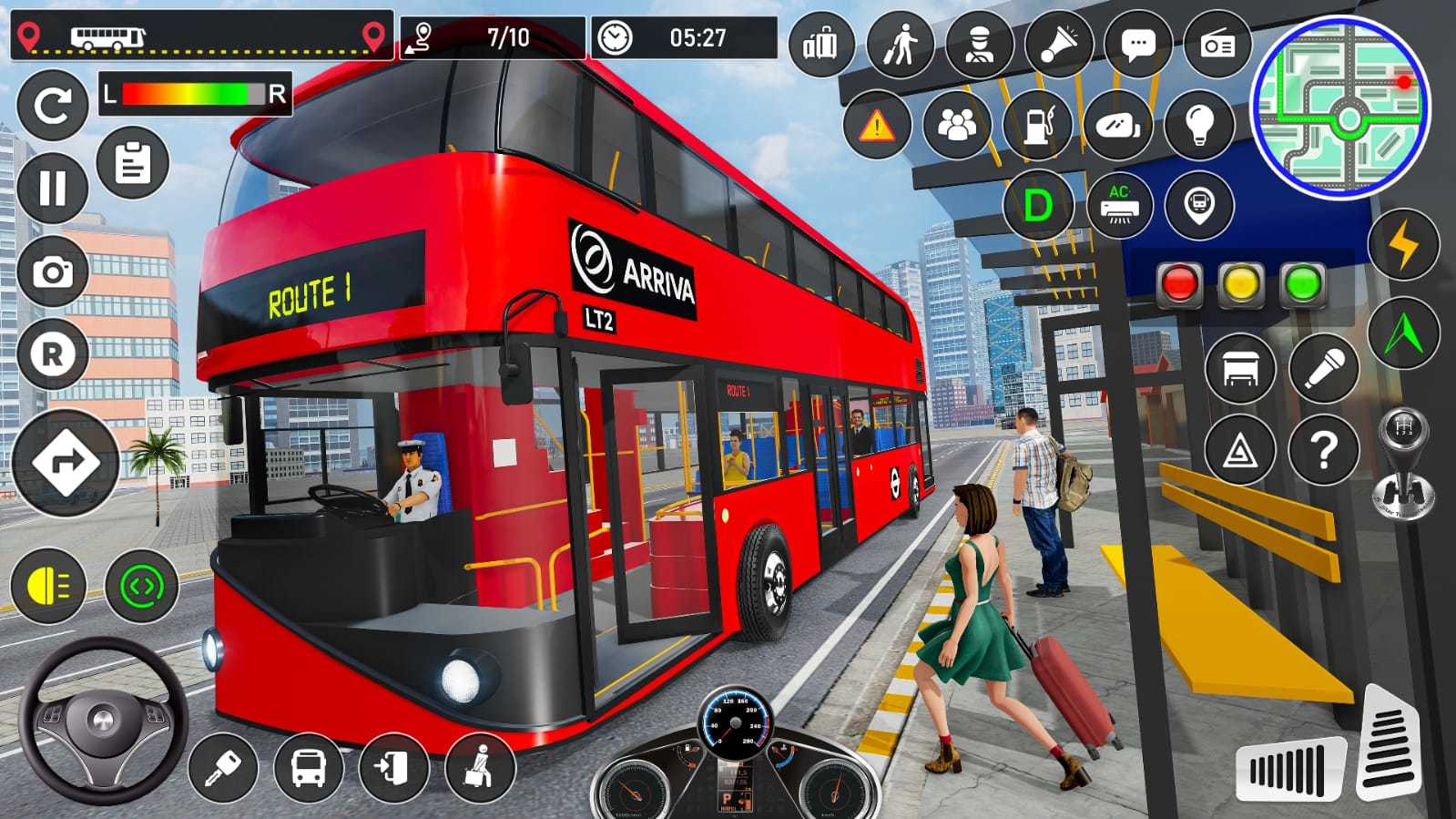Tap the restart circular arrow button
Viewport: 1456px width, 819px height.
[52, 106]
